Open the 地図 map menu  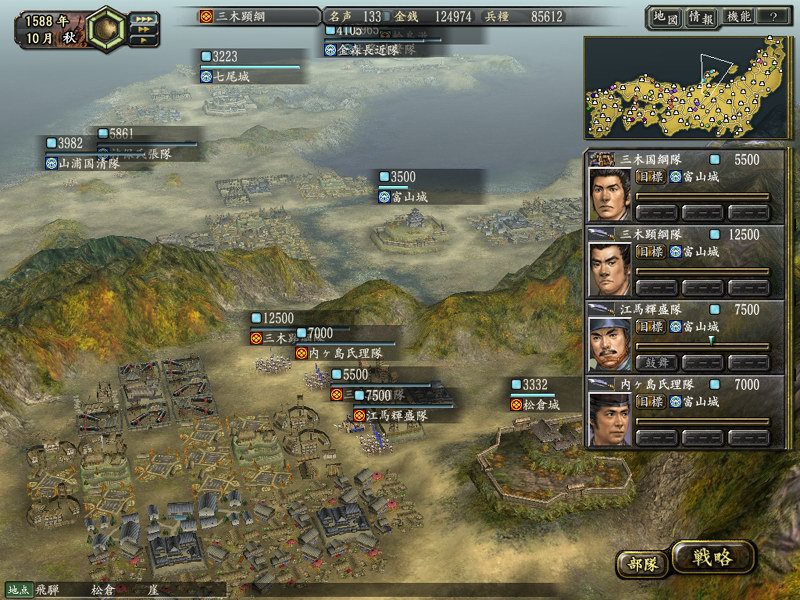[x=665, y=17]
